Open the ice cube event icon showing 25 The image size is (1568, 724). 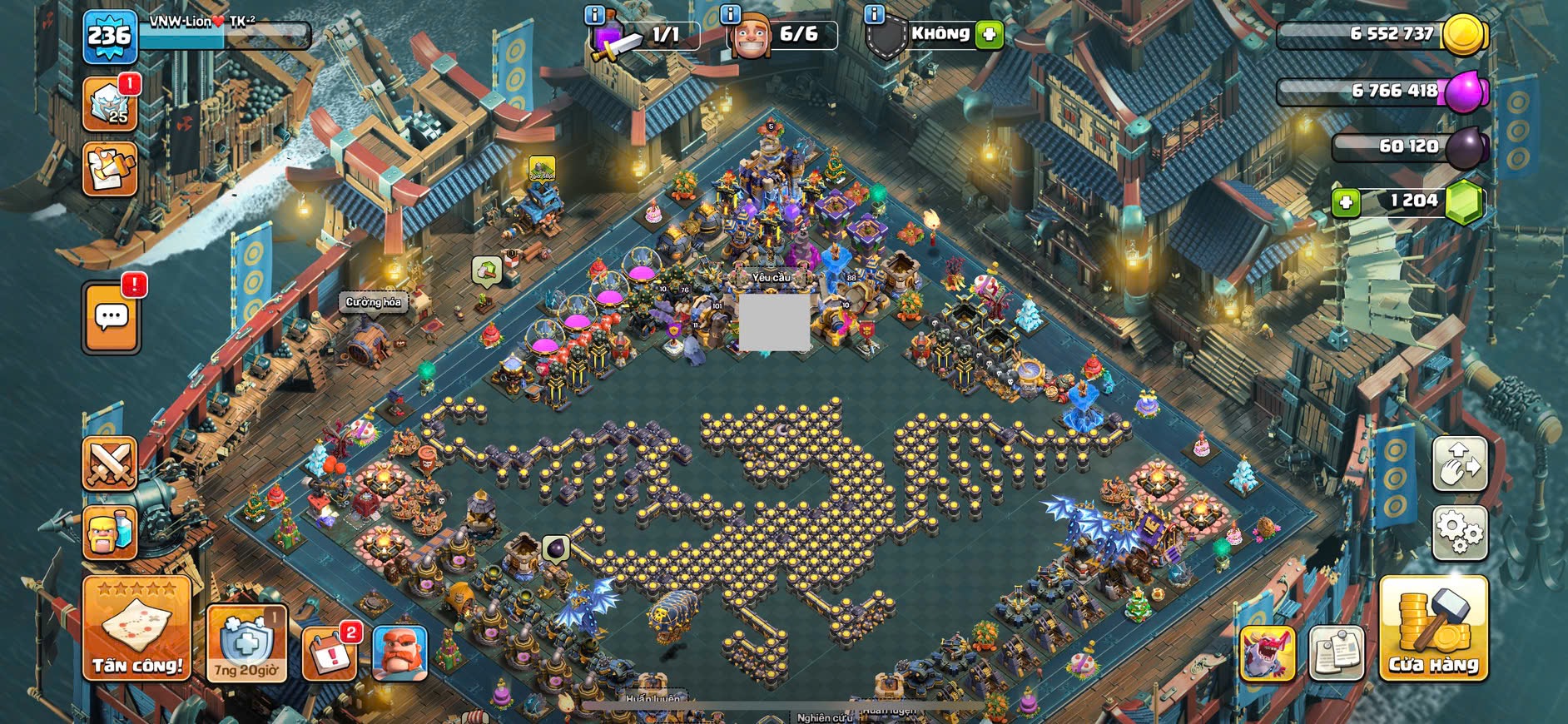[x=110, y=103]
